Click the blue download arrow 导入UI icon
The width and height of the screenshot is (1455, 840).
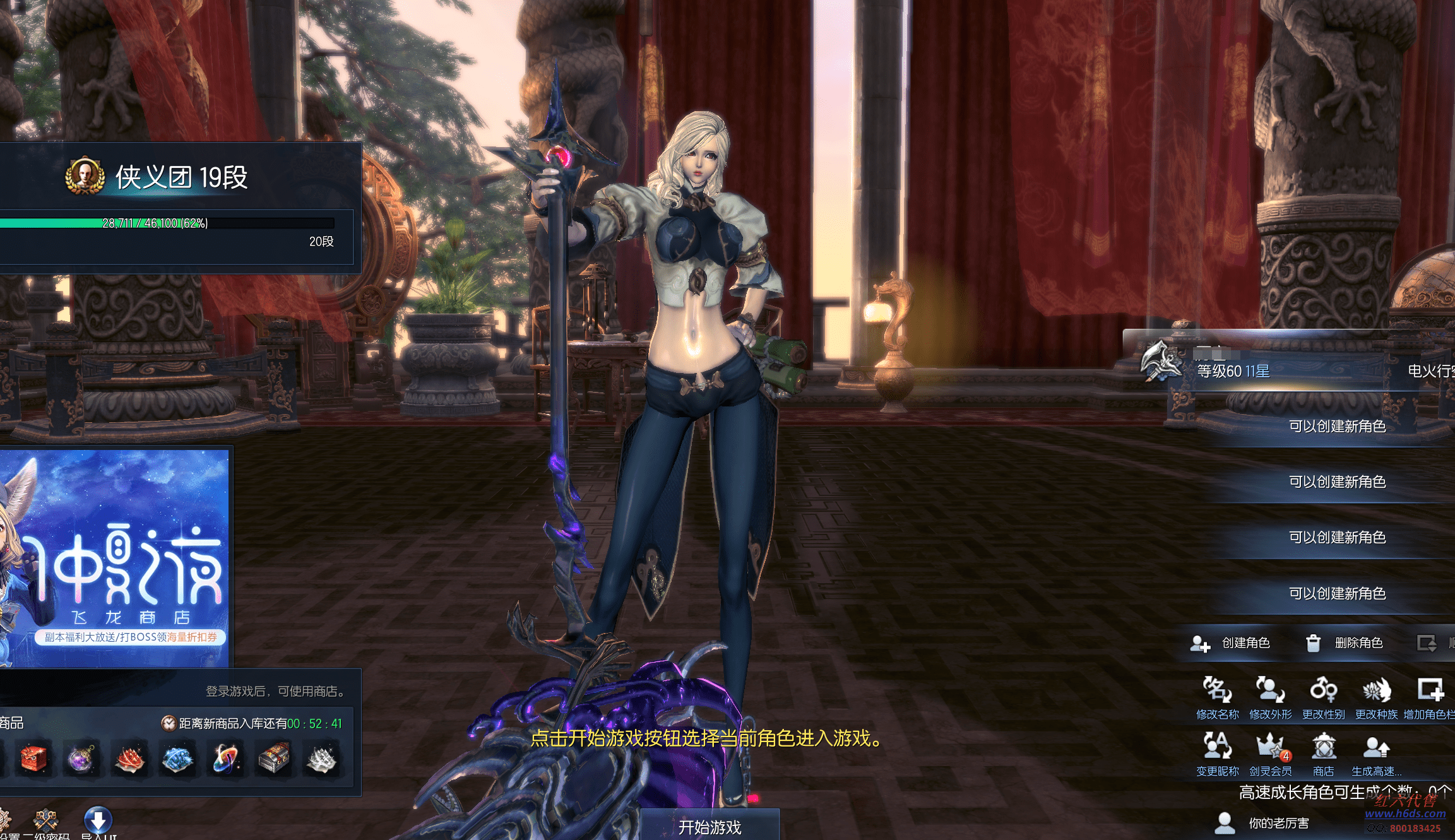(98, 820)
